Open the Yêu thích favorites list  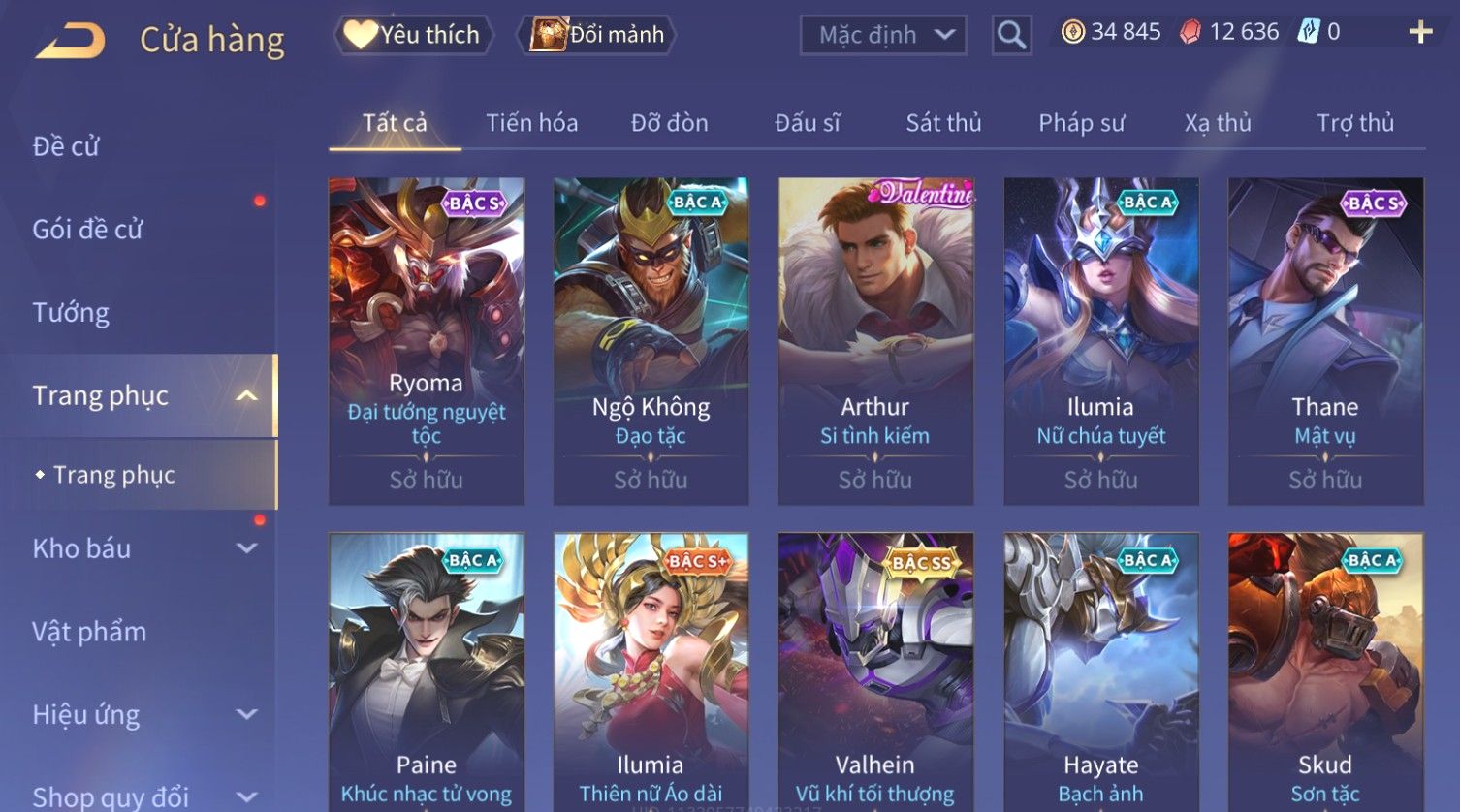click(x=414, y=35)
